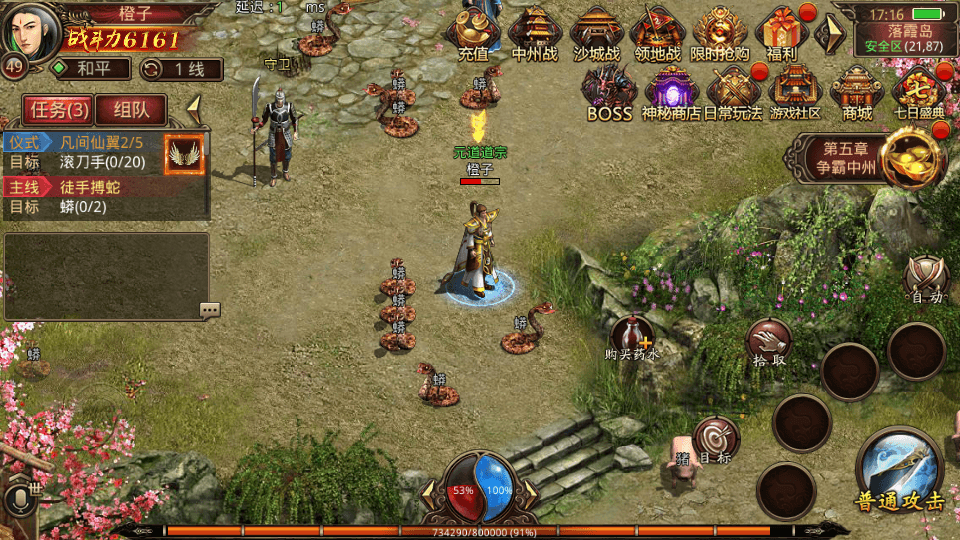This screenshot has width=960, height=540.
Task: Open the 中州战 event
Action: [535, 32]
